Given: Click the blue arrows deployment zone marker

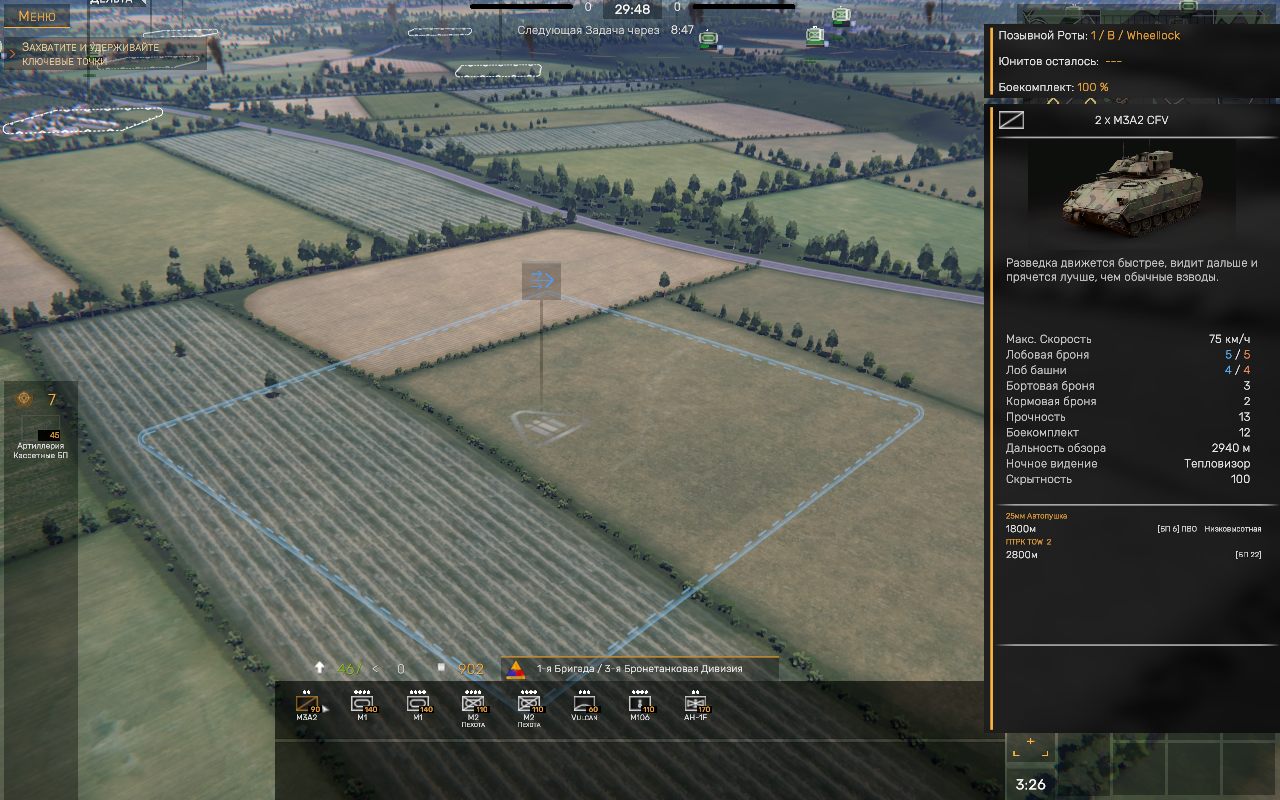Looking at the screenshot, I should click(541, 280).
